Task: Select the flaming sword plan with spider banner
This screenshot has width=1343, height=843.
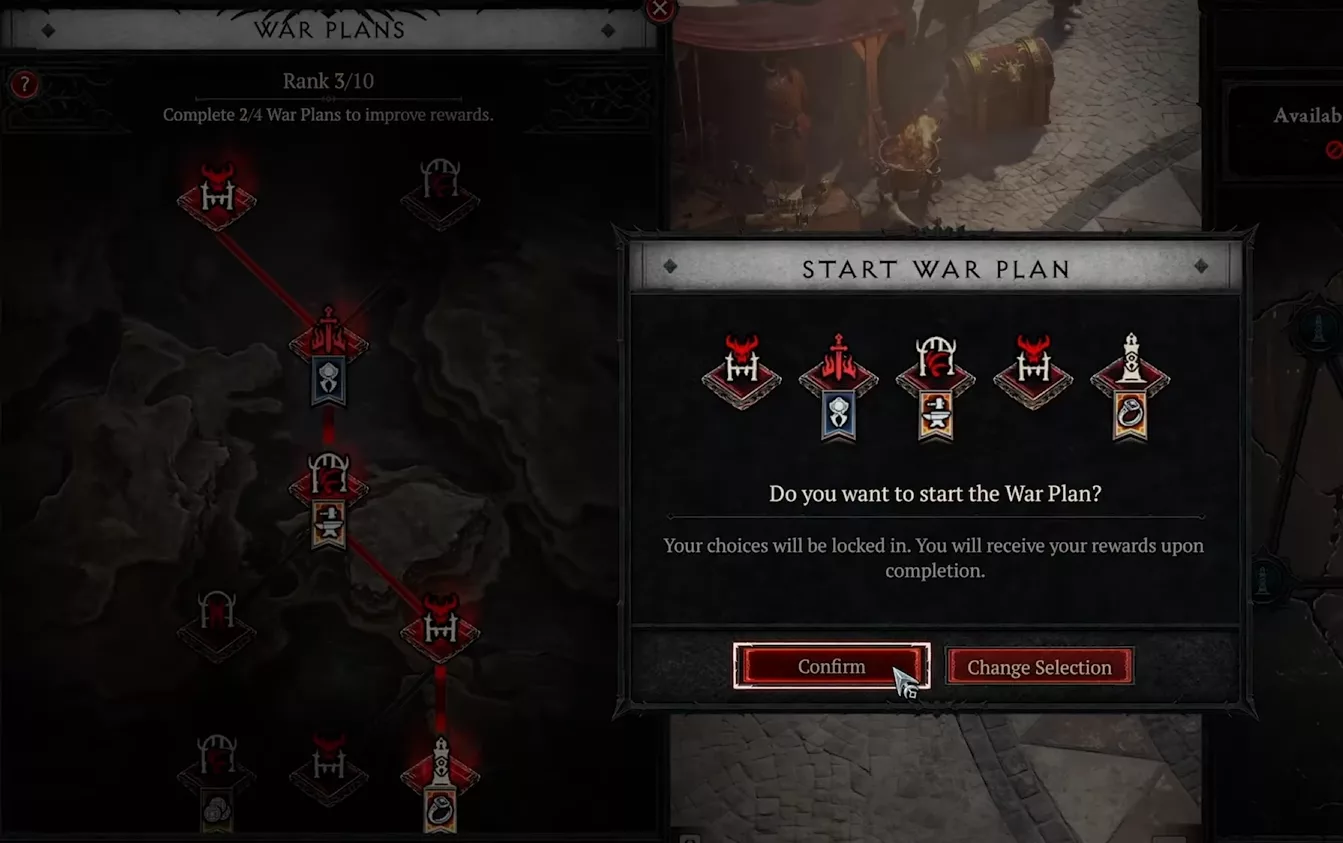Action: 837,380
